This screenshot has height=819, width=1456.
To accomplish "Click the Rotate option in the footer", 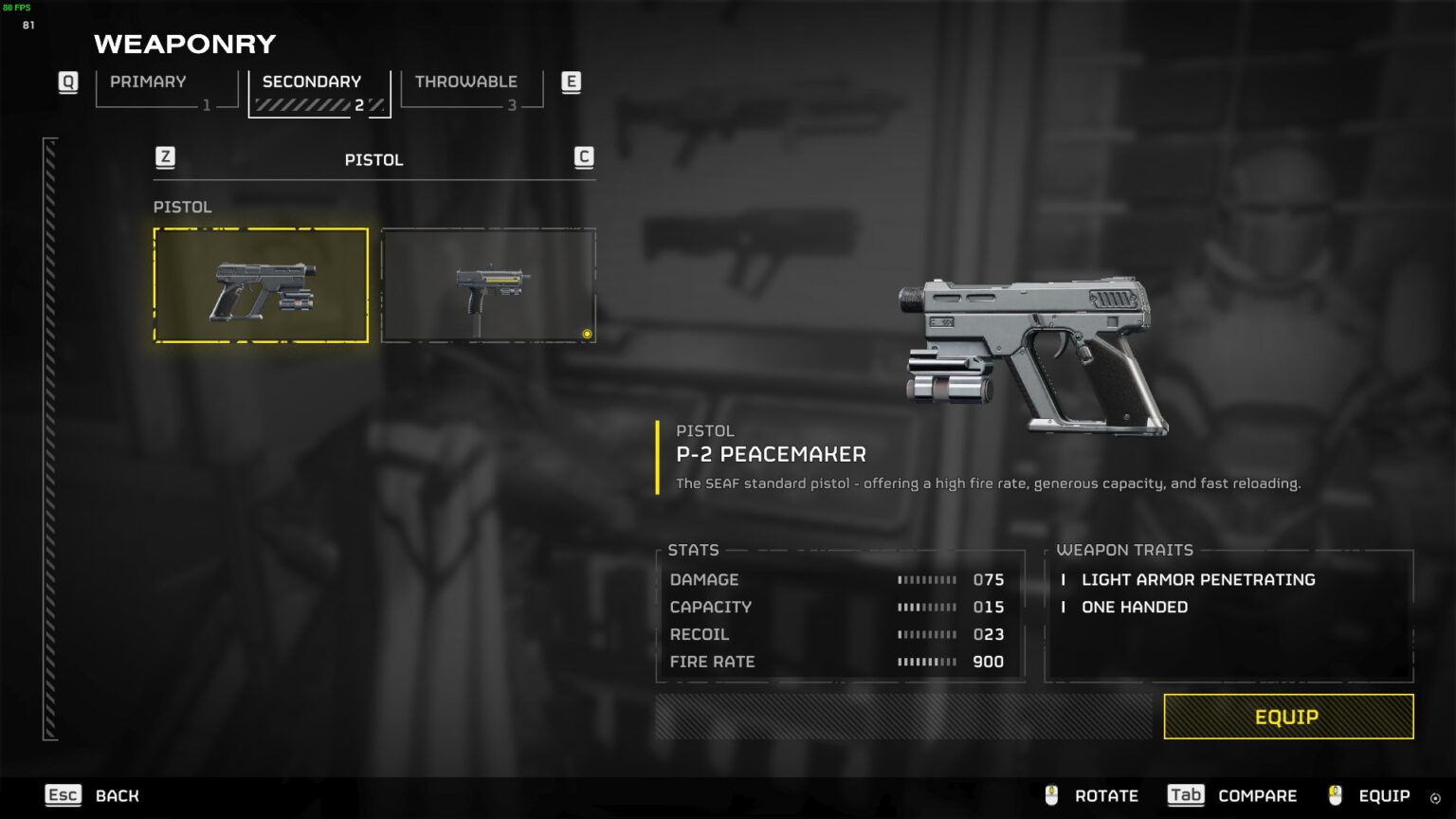I will pyautogui.click(x=1092, y=795).
